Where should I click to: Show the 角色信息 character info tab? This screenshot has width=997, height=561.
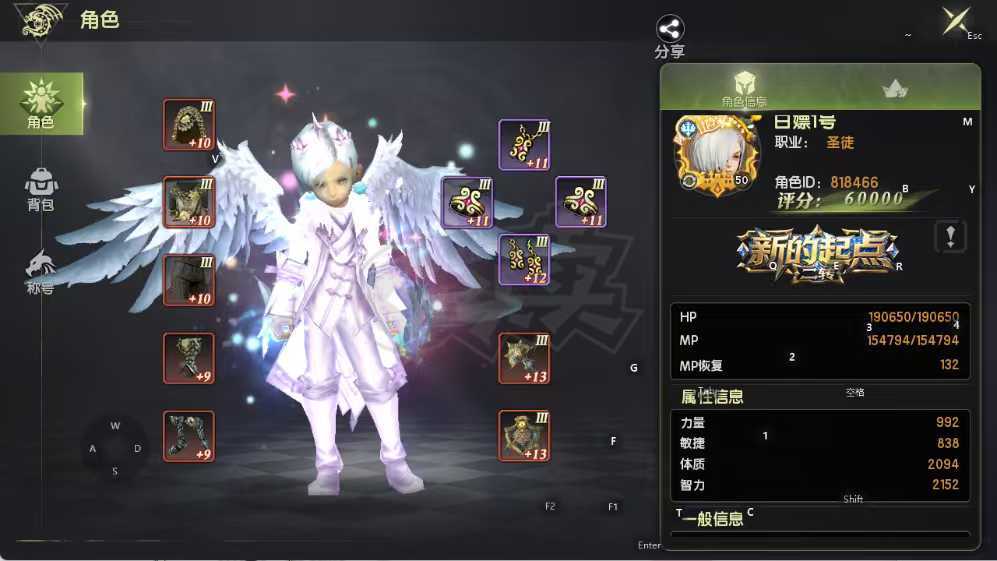[744, 88]
